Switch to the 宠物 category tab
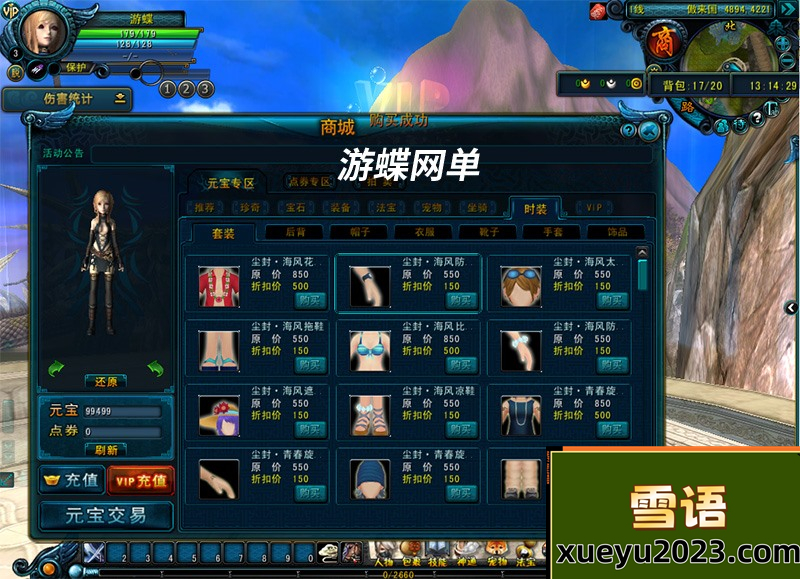The height and width of the screenshot is (579, 800). (x=431, y=208)
